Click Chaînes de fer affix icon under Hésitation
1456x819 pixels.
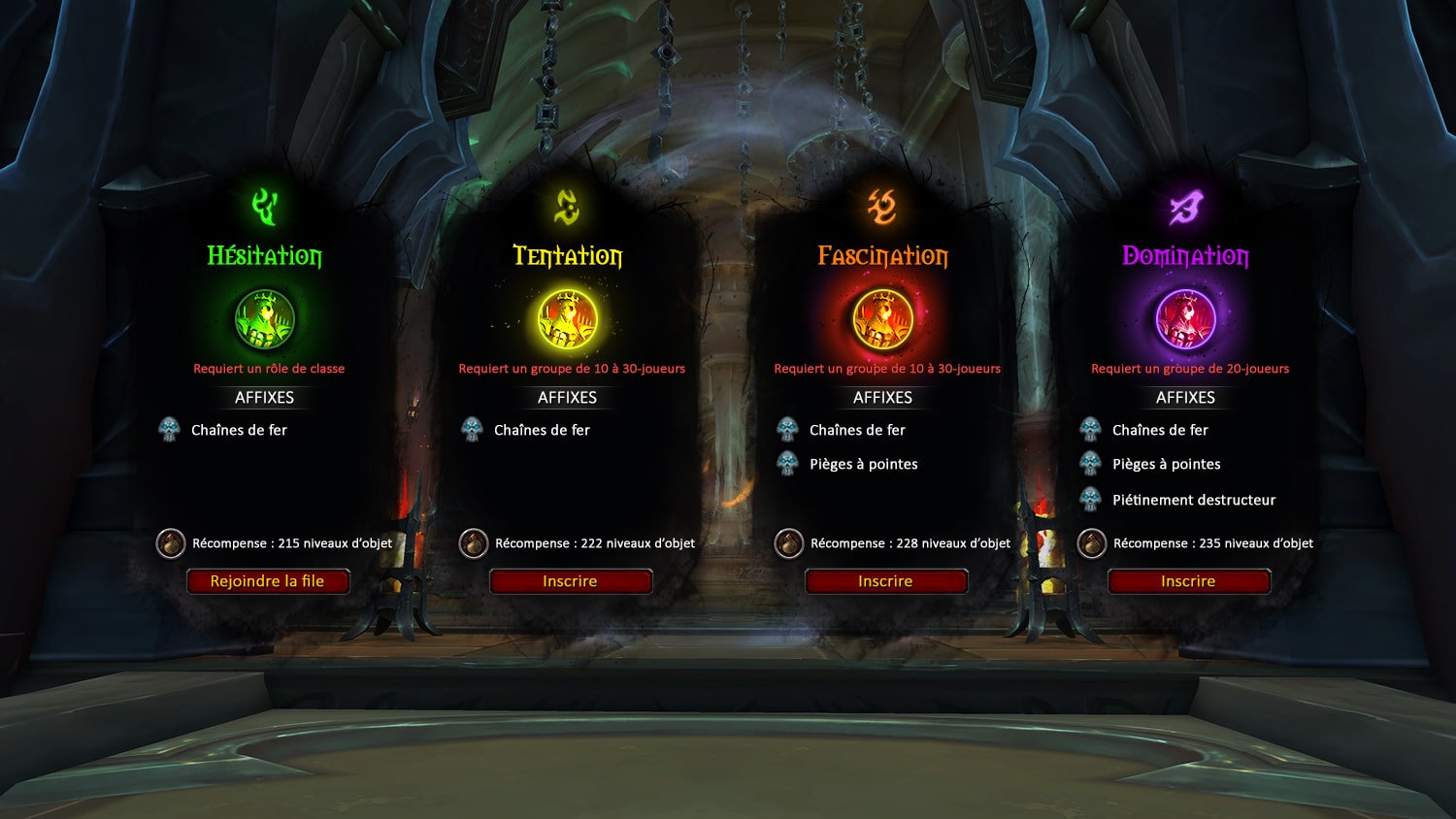coord(170,429)
